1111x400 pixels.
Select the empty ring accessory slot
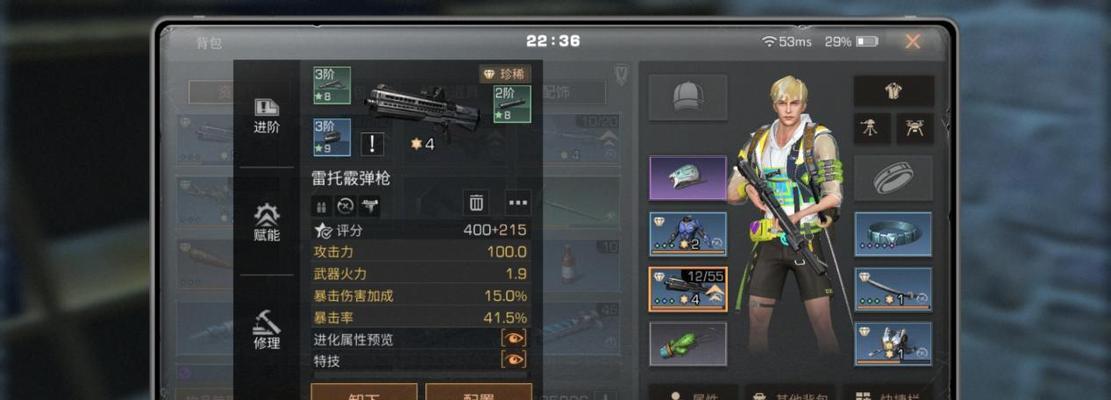[x=893, y=177]
